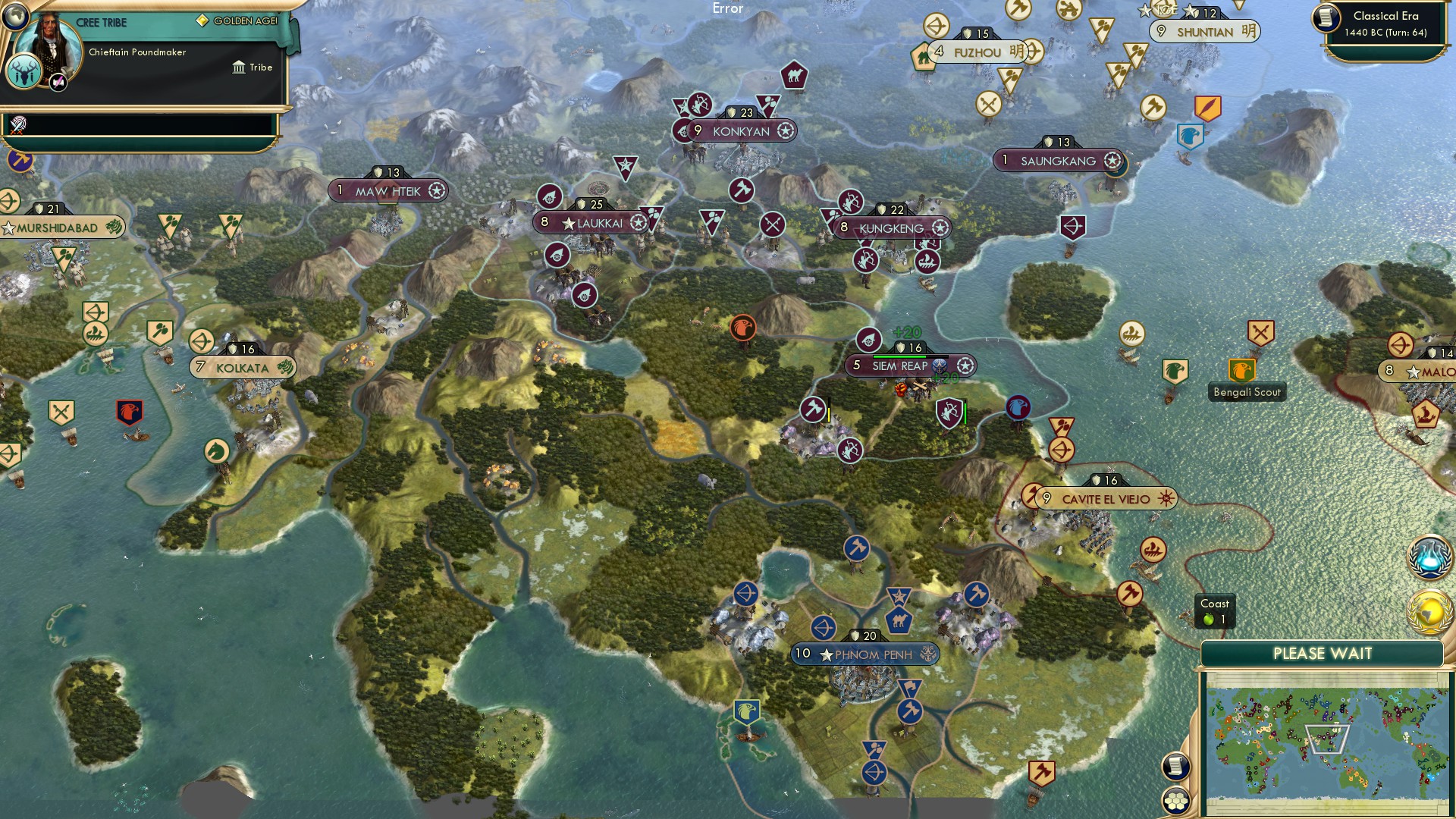The width and height of the screenshot is (1456, 819).
Task: Open the scroll icon beside the minimap
Action: 1175,767
